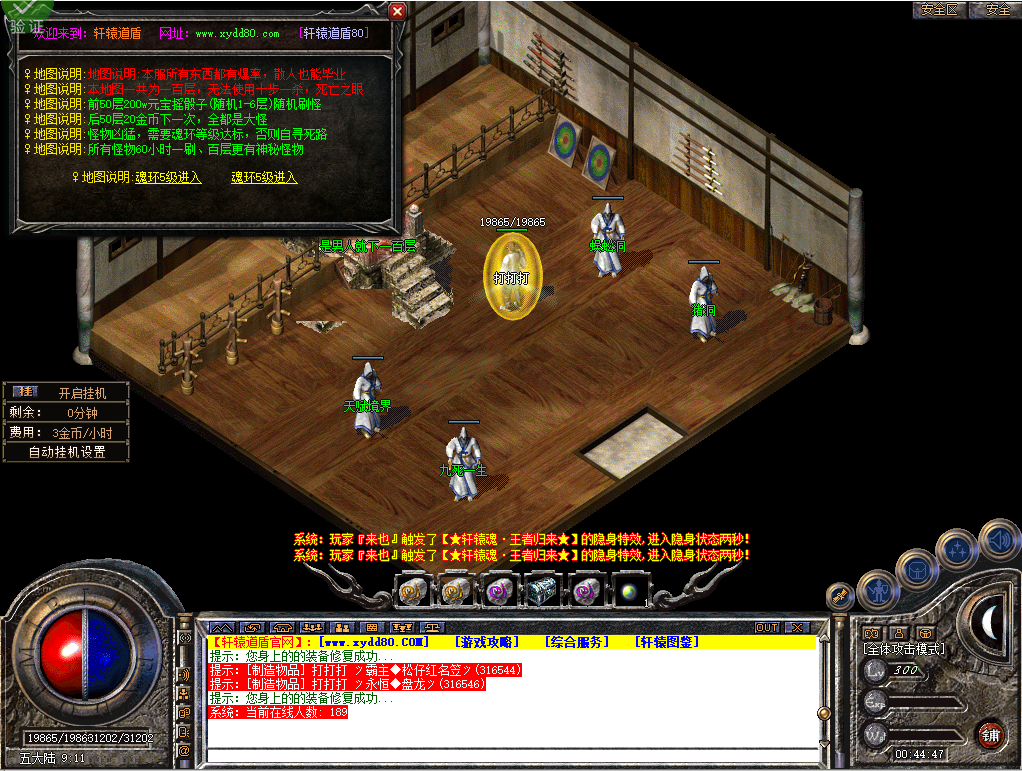This screenshot has width=1022, height=771.
Task: Use the silver treasure chest belt slot
Action: 542,591
